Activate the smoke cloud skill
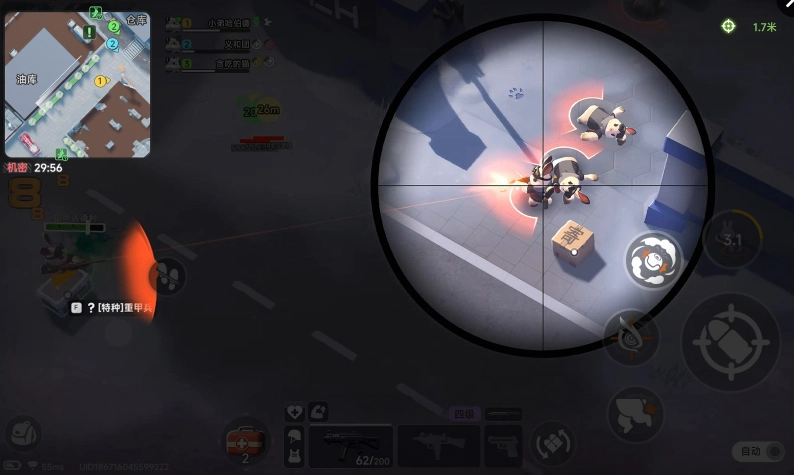This screenshot has height=475, width=794. [653, 259]
